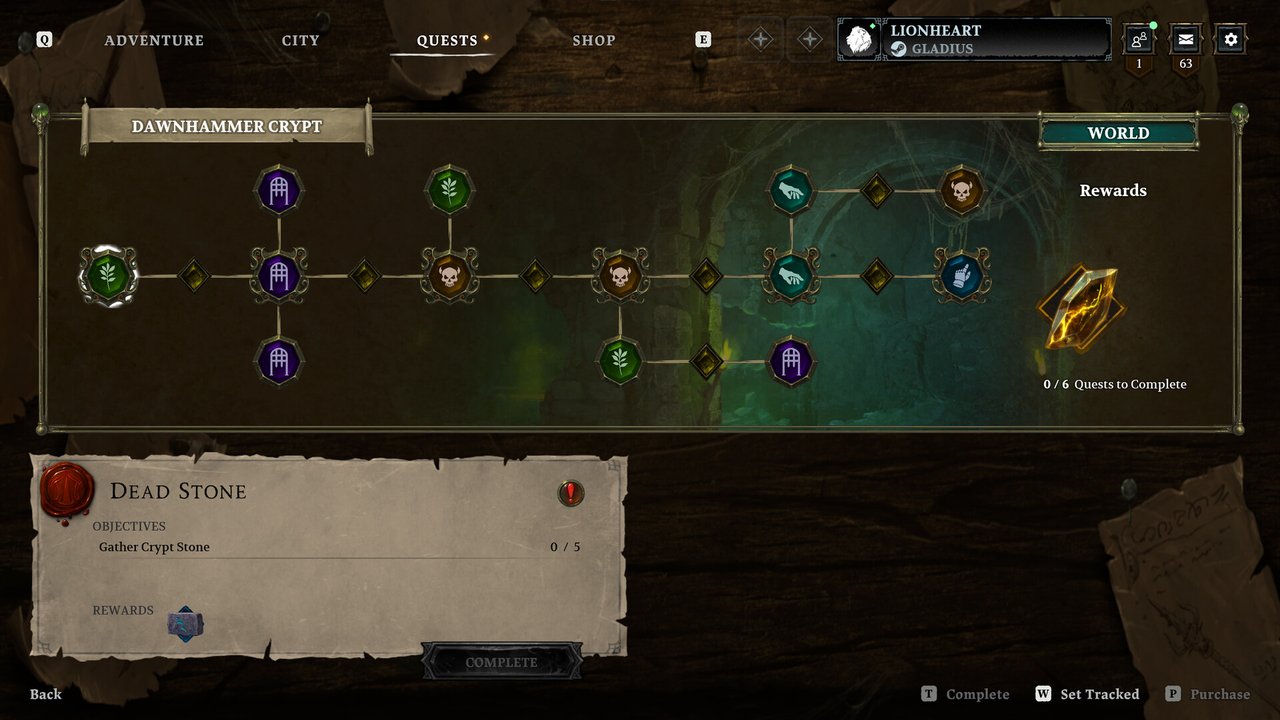Switch to the City tab

click(300, 41)
